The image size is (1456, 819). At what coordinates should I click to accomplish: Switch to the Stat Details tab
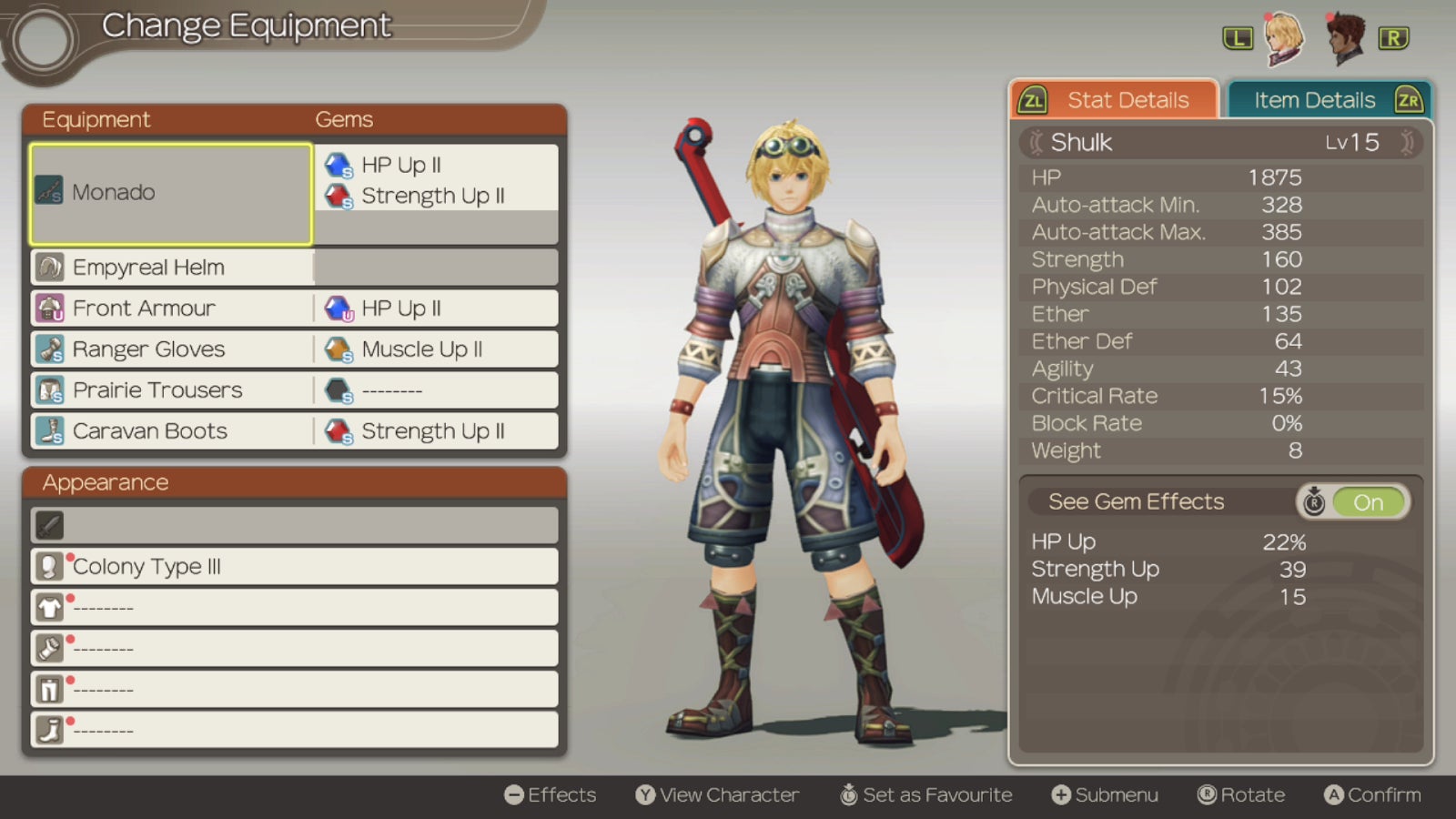pyautogui.click(x=1114, y=100)
